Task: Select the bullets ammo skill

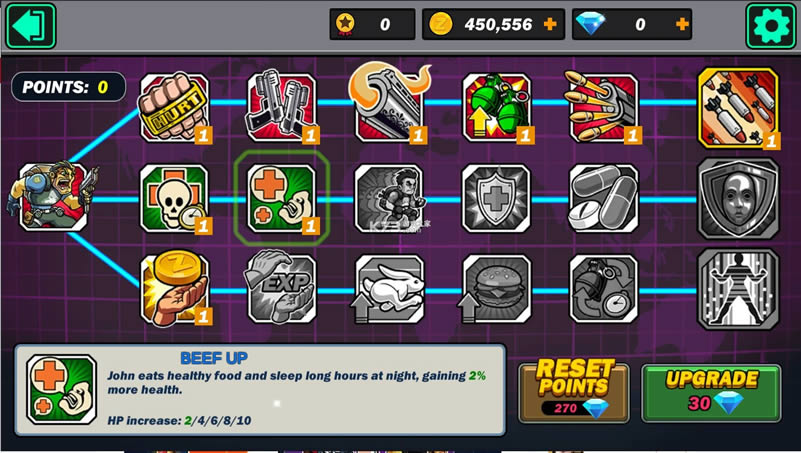Action: pos(603,107)
